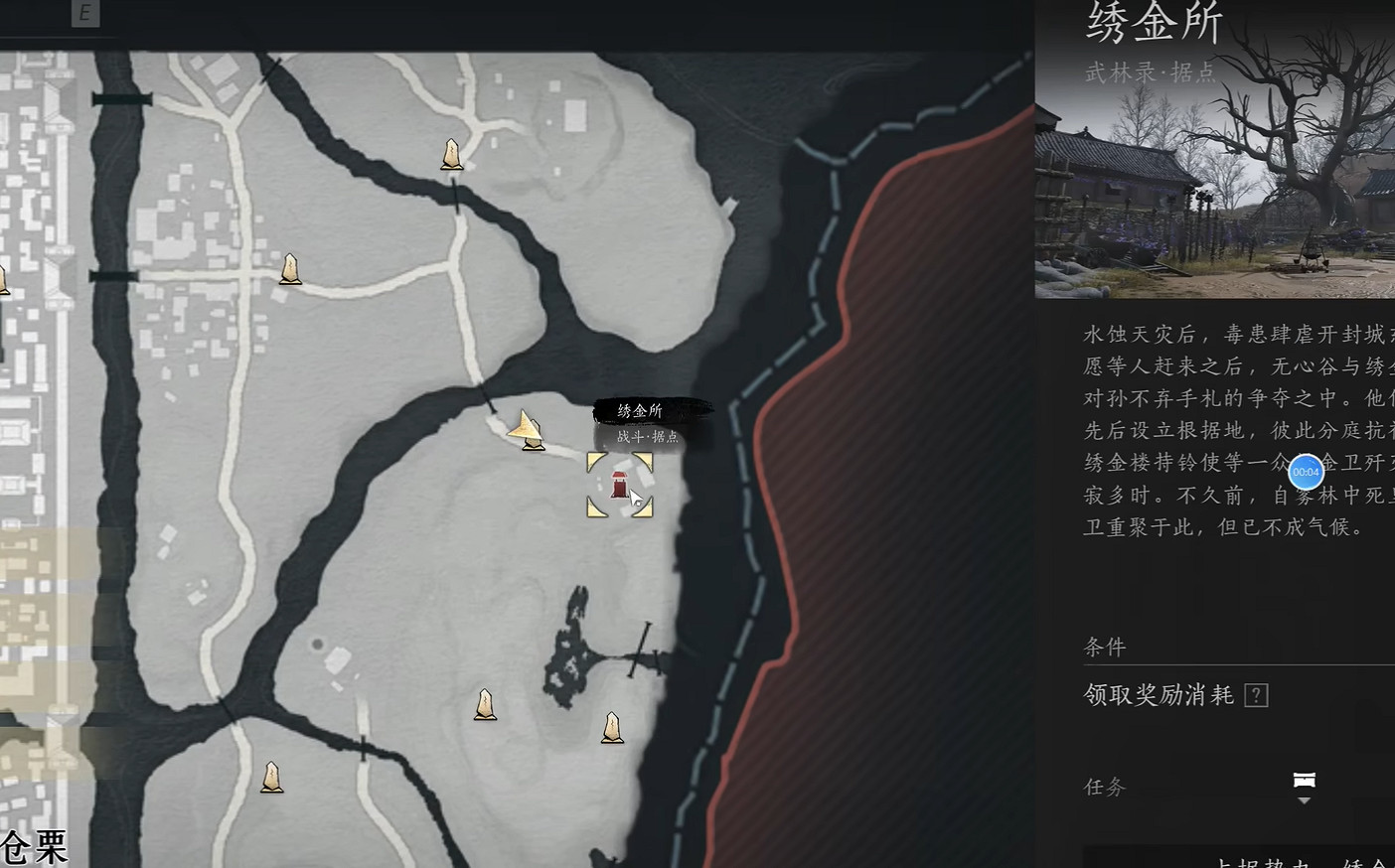Click the 仓栗 region label
Viewport: 1395px width, 868px height.
(34, 846)
